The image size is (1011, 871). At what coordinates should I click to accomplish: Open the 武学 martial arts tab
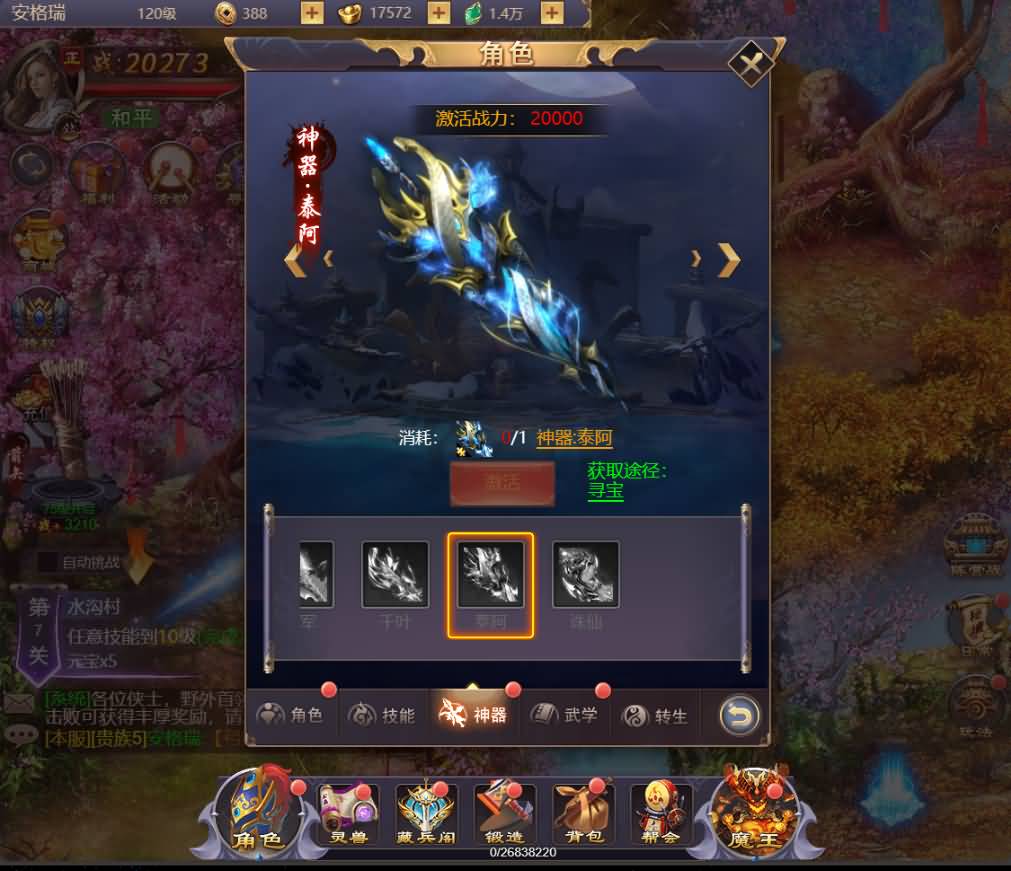567,715
